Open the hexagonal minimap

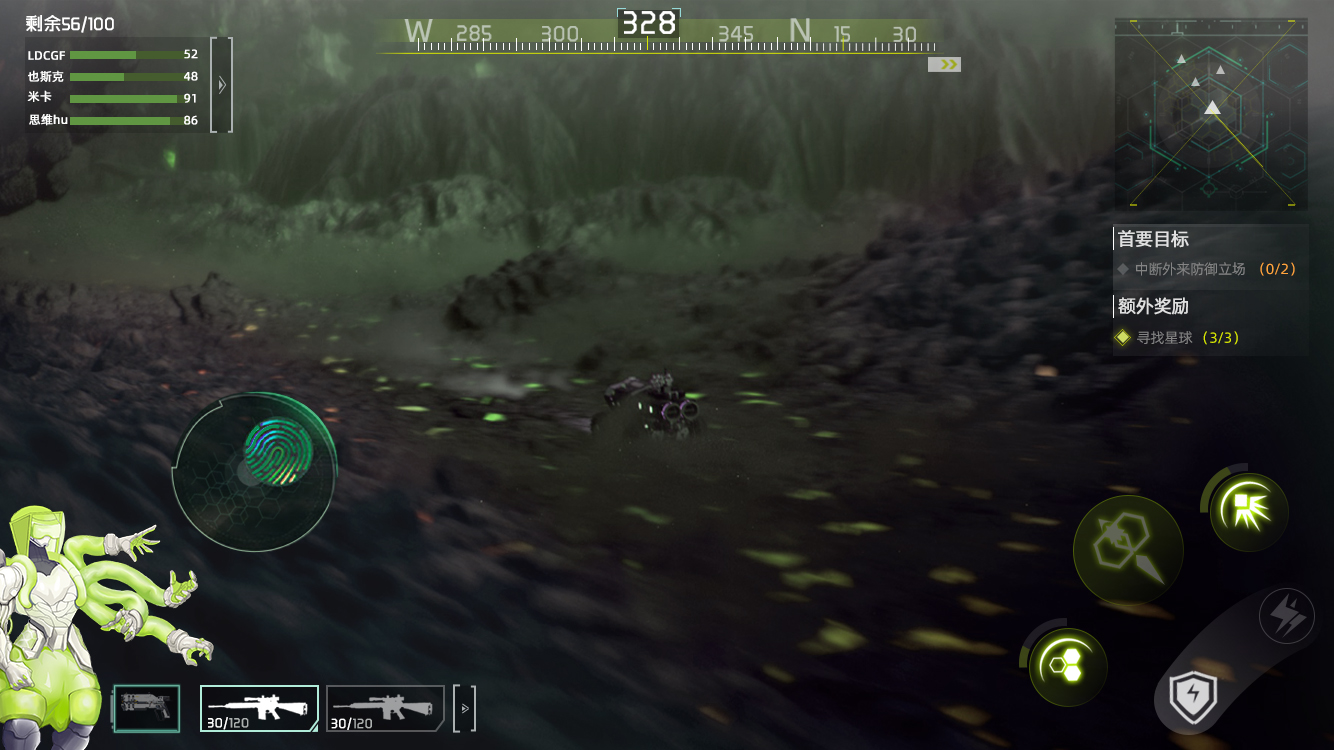pos(1211,113)
